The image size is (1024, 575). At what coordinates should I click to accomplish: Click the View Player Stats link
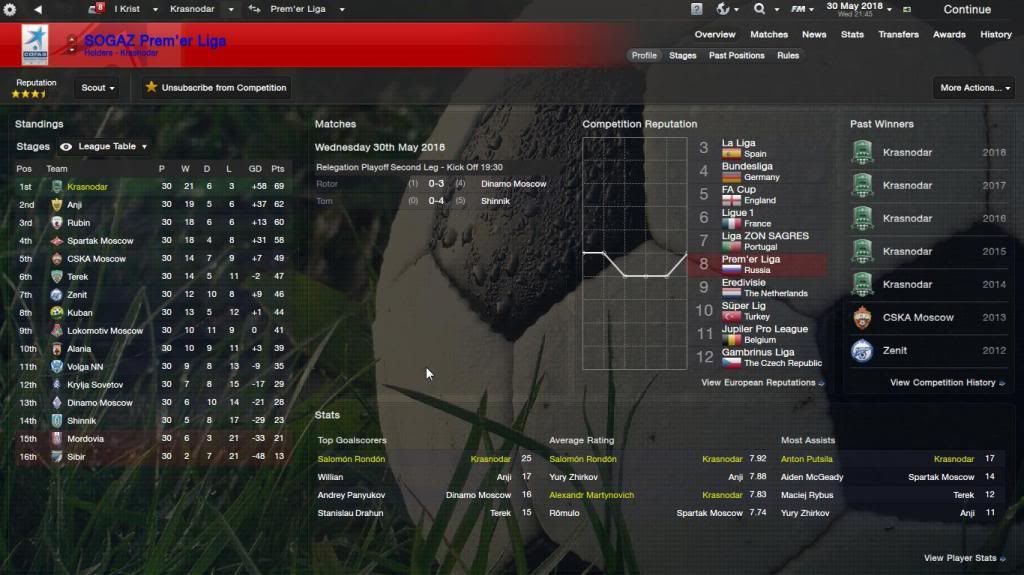(964, 558)
